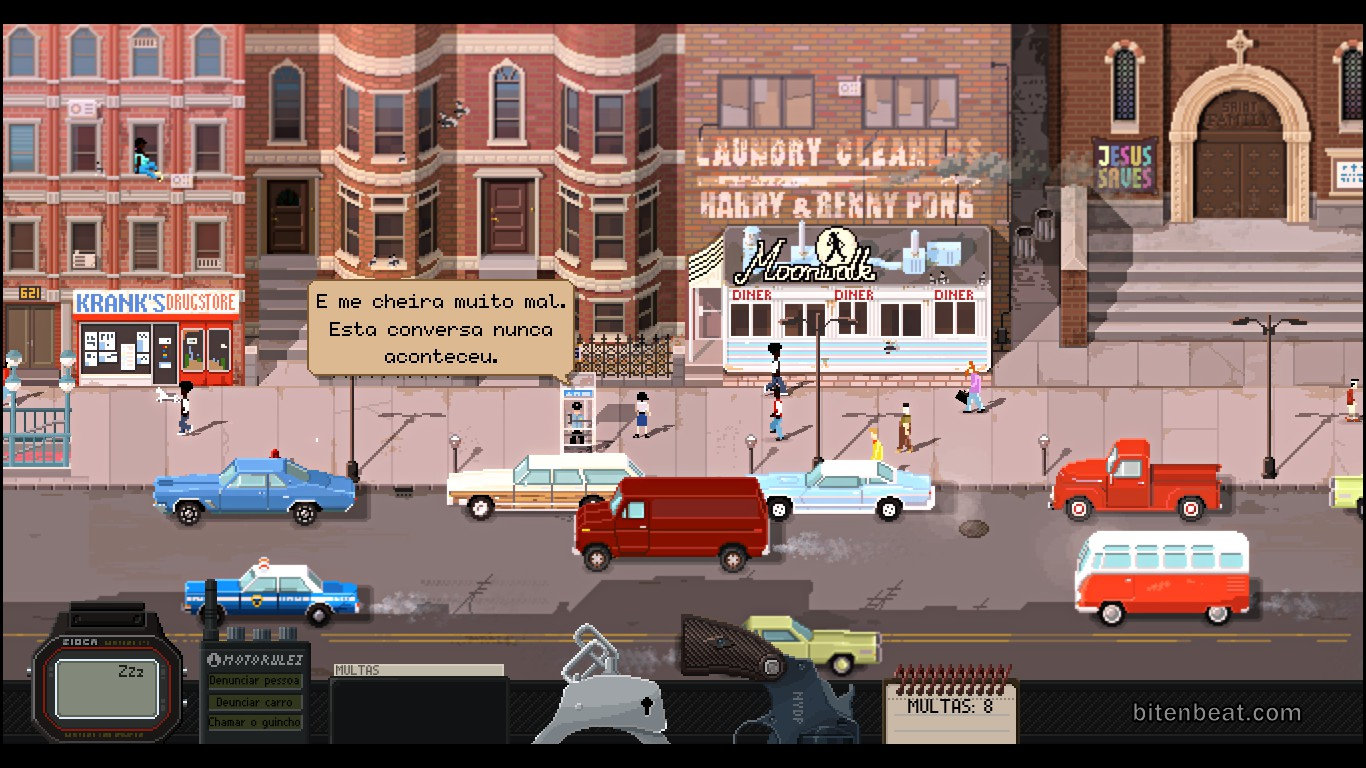Choose "Denunciar carro" on the radio
The height and width of the screenshot is (768, 1366).
tap(254, 702)
